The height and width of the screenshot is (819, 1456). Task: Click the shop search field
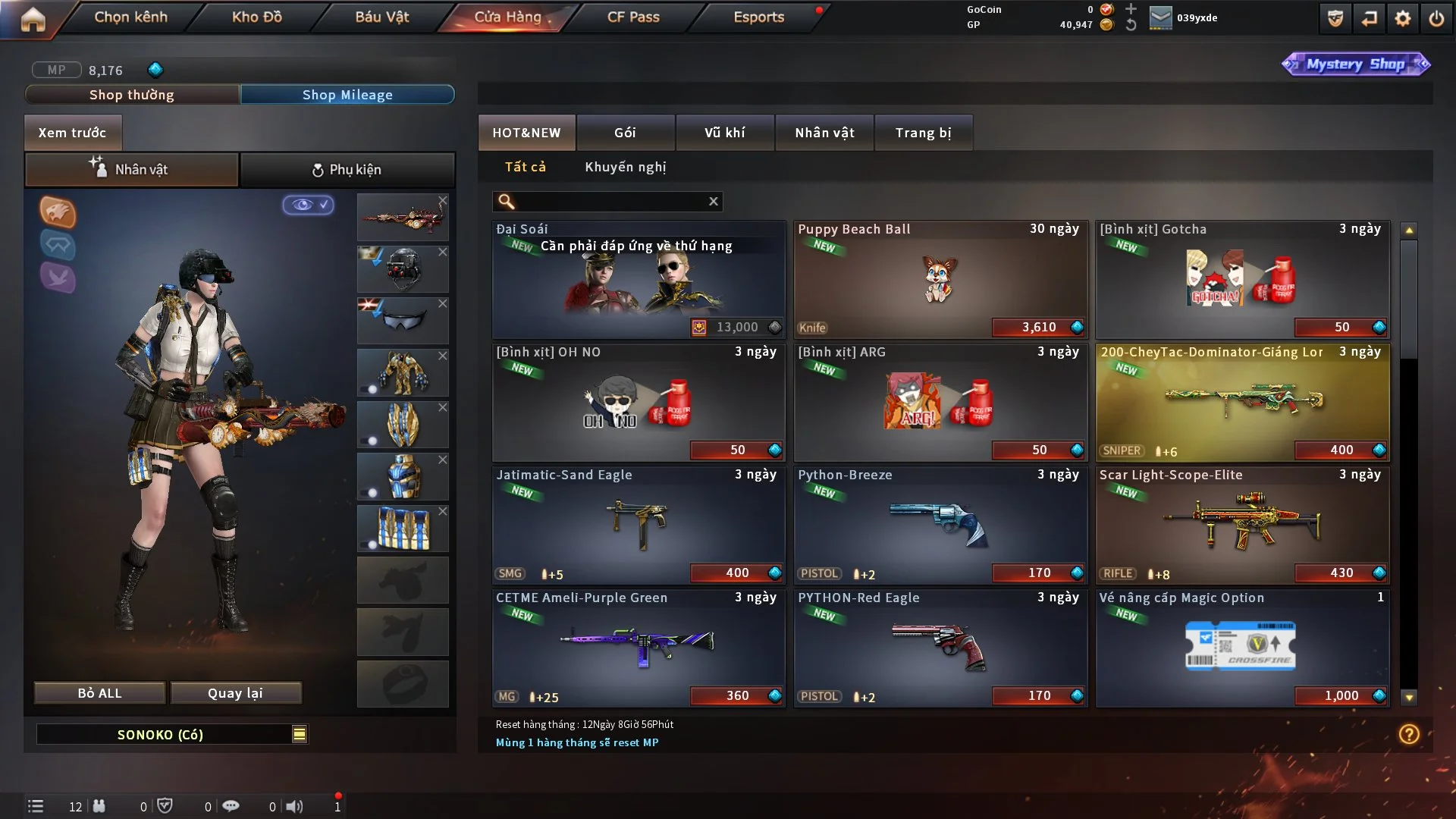click(610, 201)
